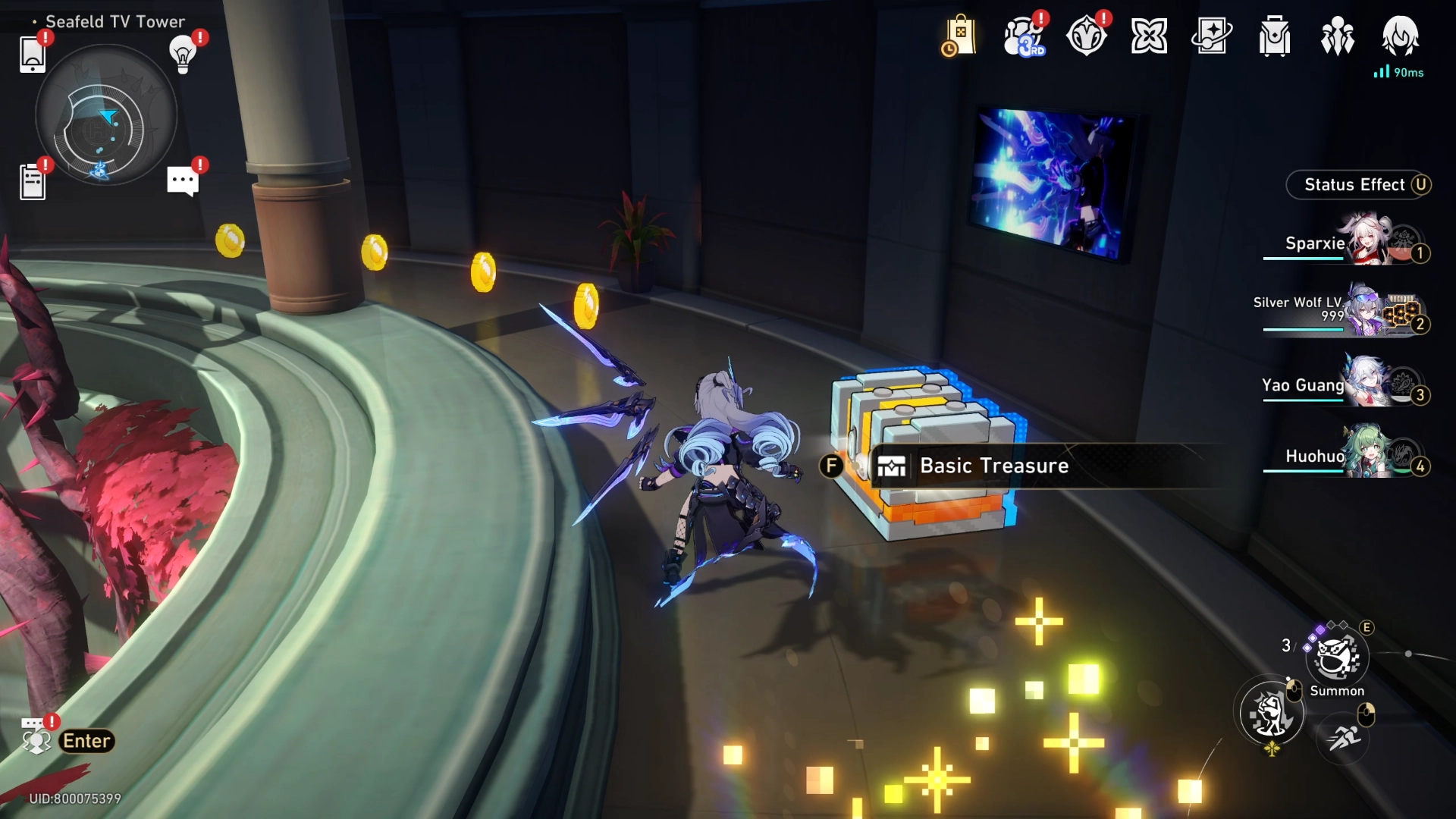Open the backpack inventory icon
Image resolution: width=1456 pixels, height=819 pixels.
coord(1275,36)
